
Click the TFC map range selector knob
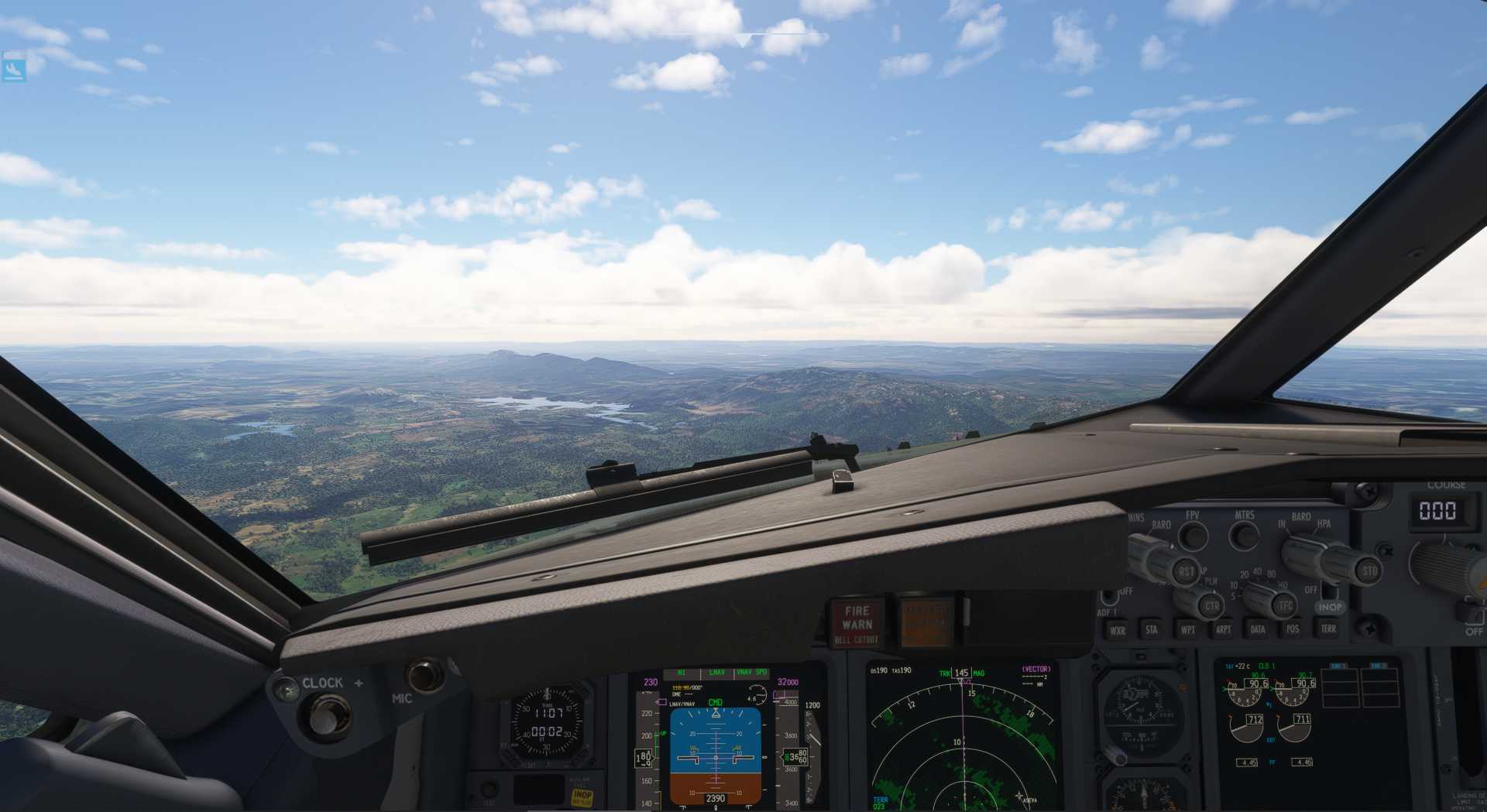pos(1283,606)
